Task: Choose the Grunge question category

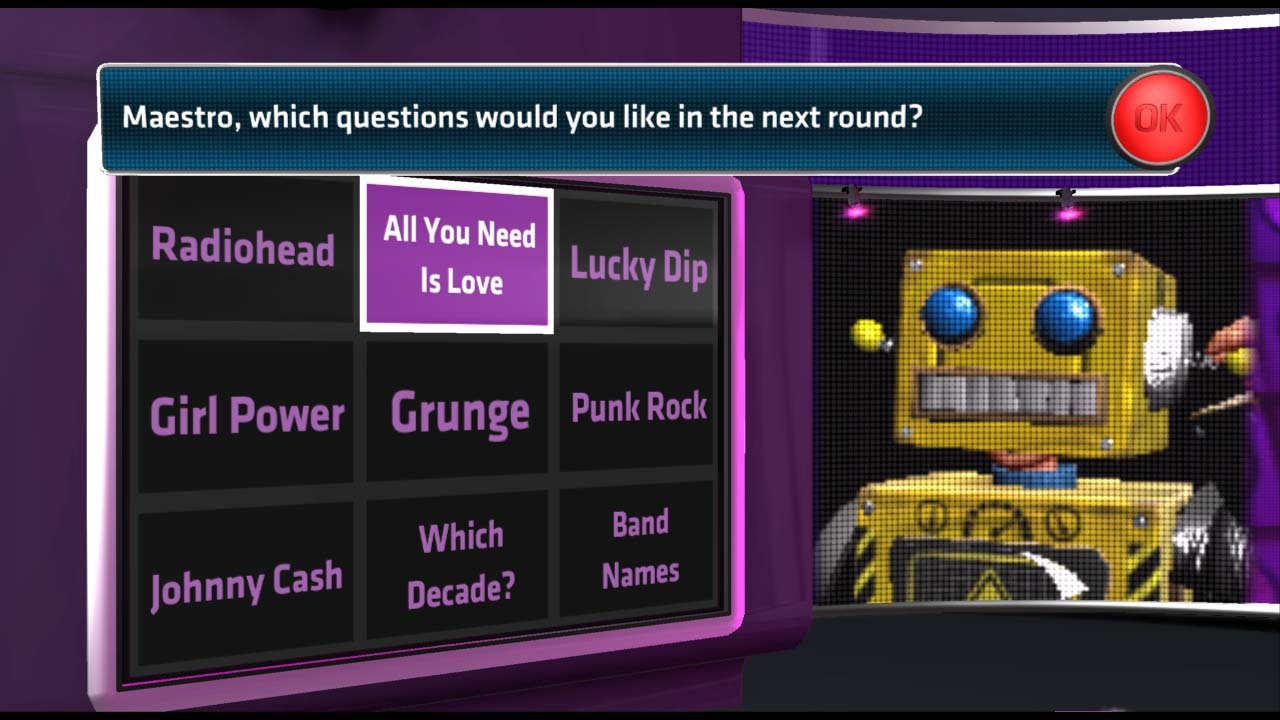Action: point(457,410)
